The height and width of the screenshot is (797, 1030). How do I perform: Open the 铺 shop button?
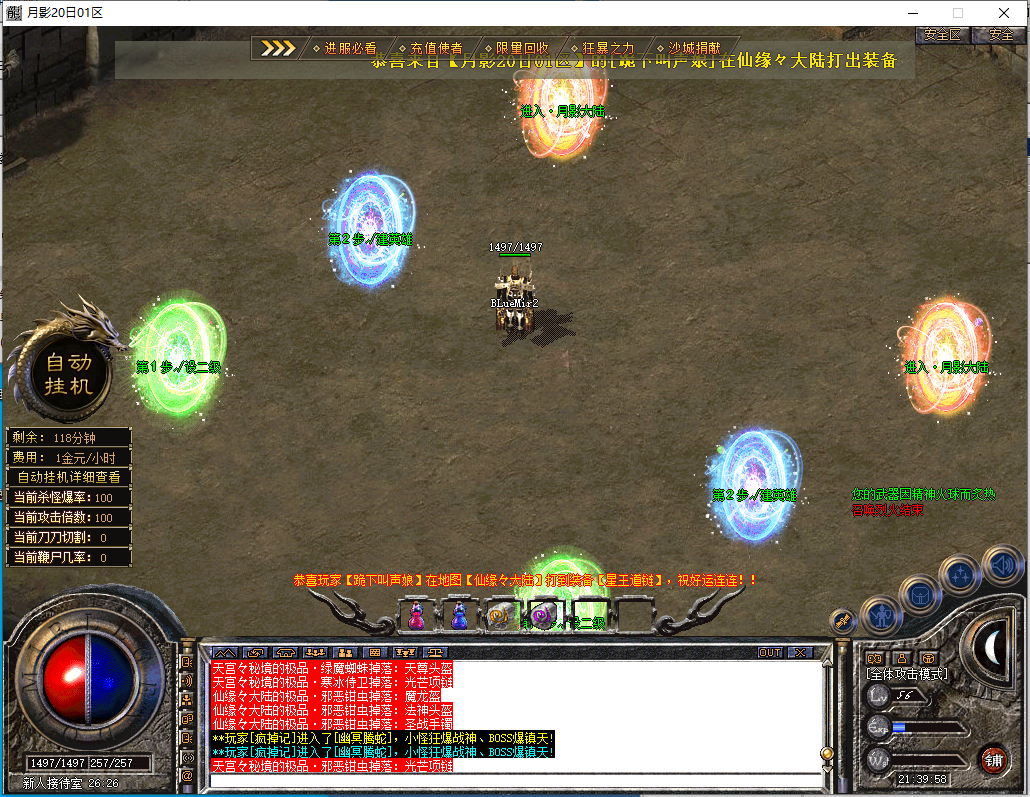point(992,758)
